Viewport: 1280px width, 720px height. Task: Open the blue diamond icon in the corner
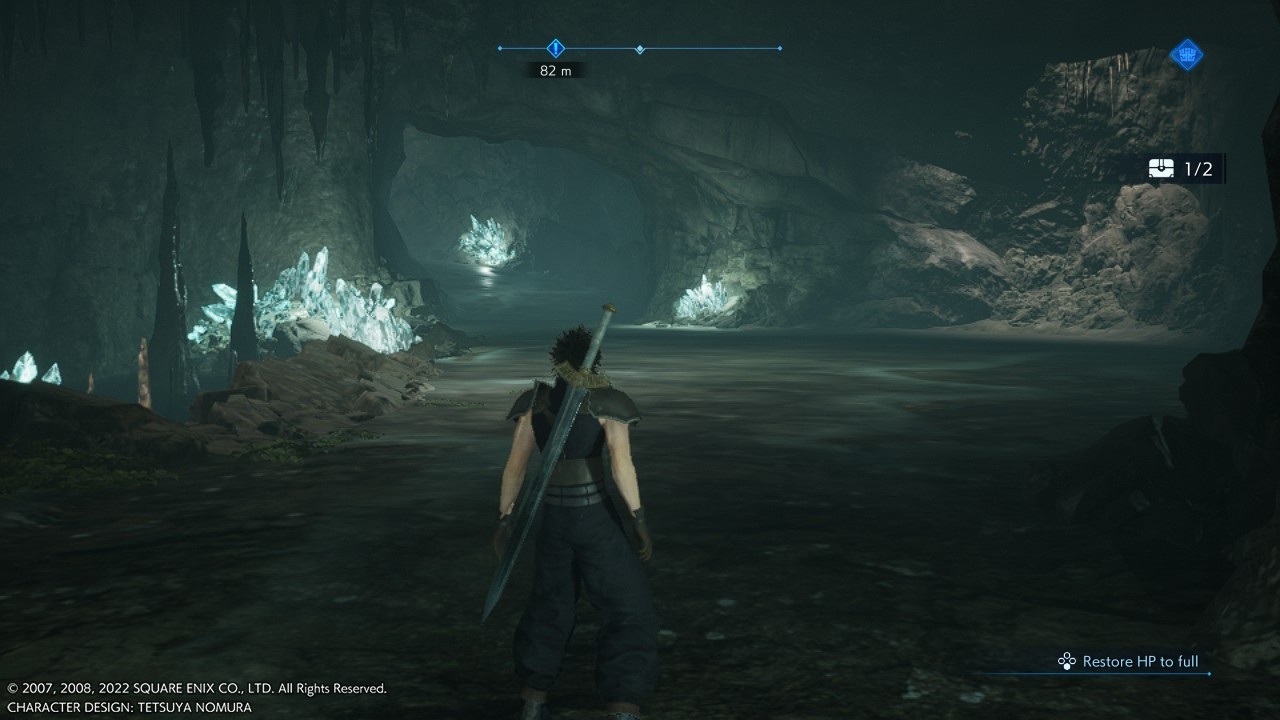click(x=1186, y=54)
